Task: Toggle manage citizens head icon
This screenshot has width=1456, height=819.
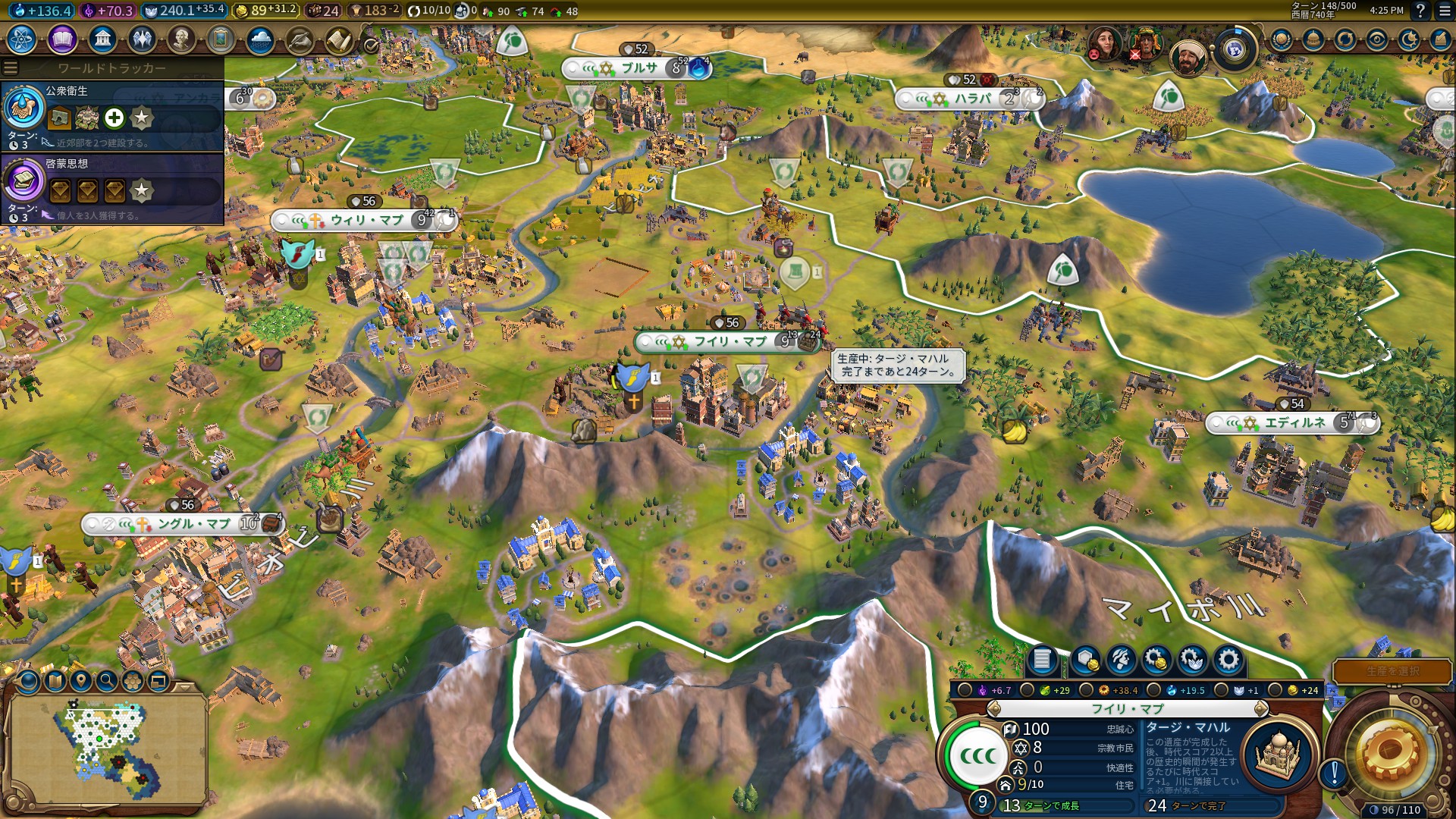Action: point(1121,660)
